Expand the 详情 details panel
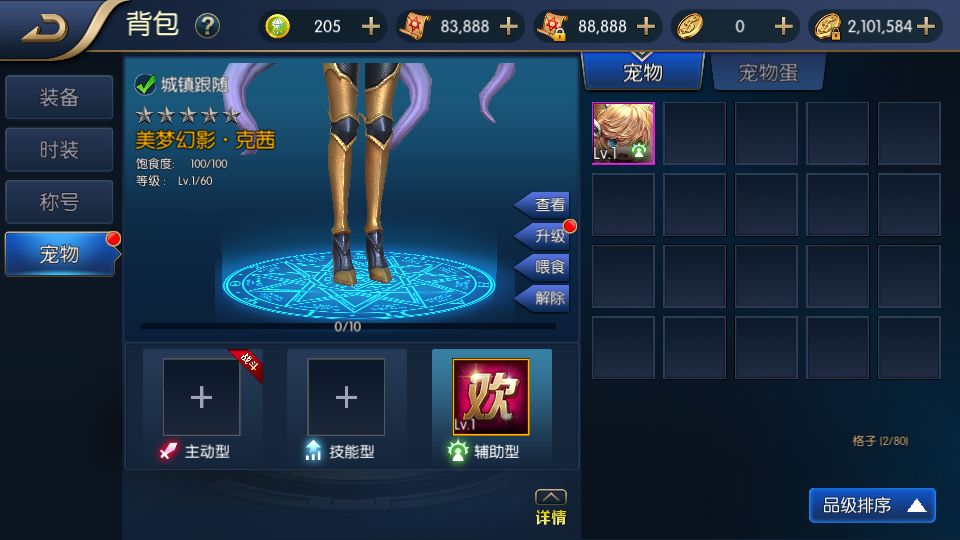The width and height of the screenshot is (960, 540). (551, 508)
